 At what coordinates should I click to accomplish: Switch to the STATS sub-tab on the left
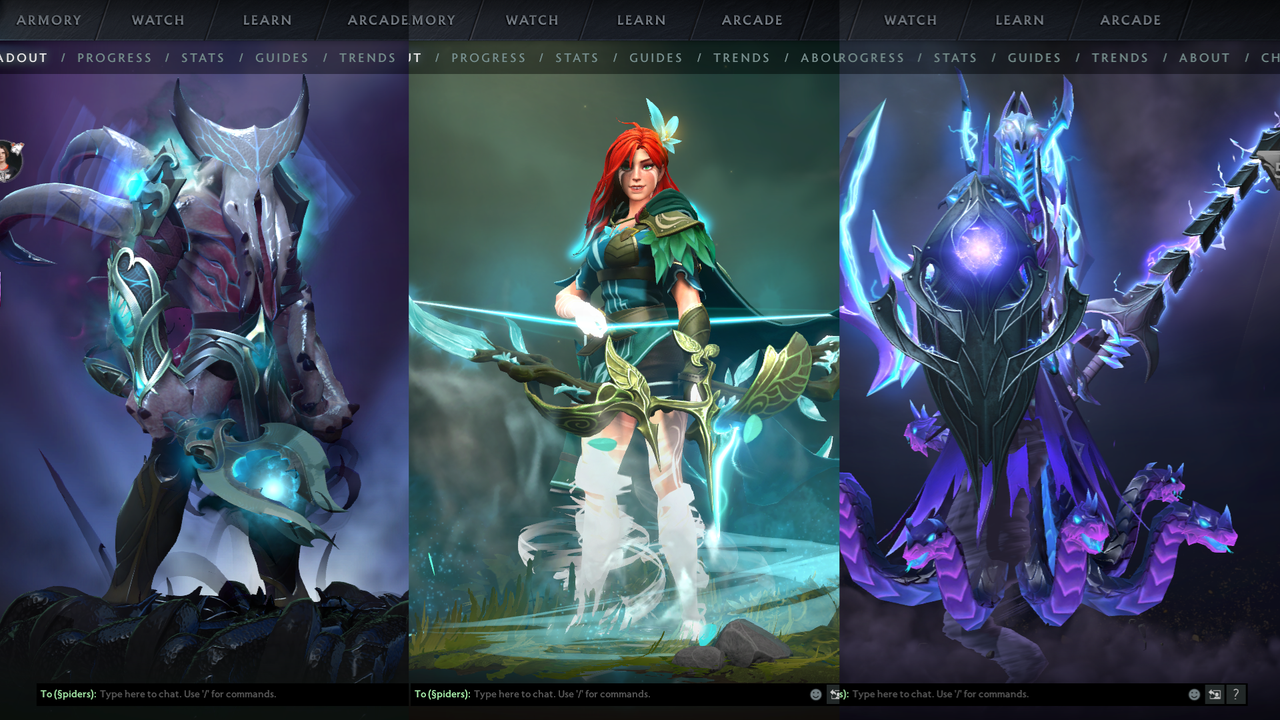click(203, 58)
